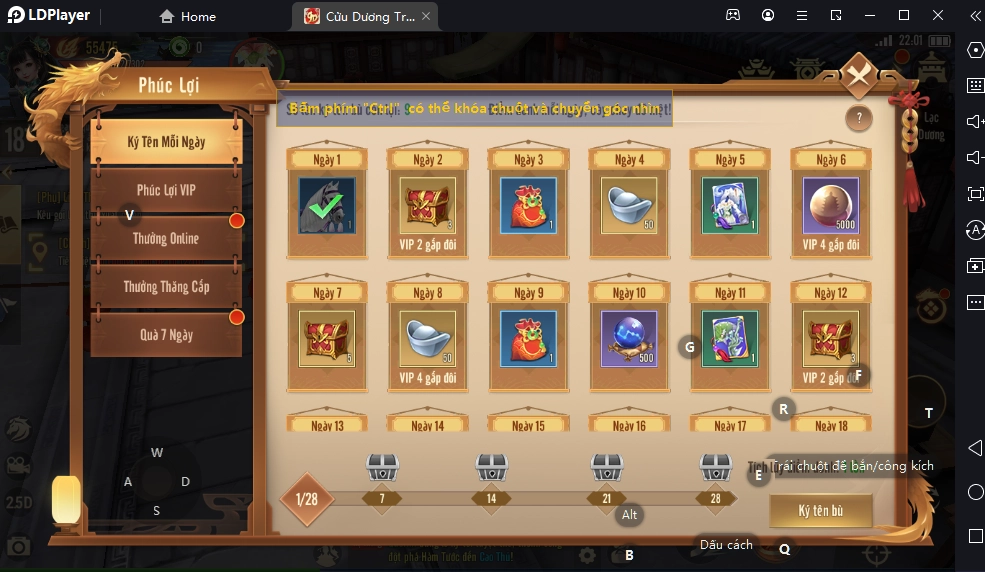Viewport: 985px width, 572px height.
Task: Select the Ngày 6 orb reward
Action: pos(831,206)
